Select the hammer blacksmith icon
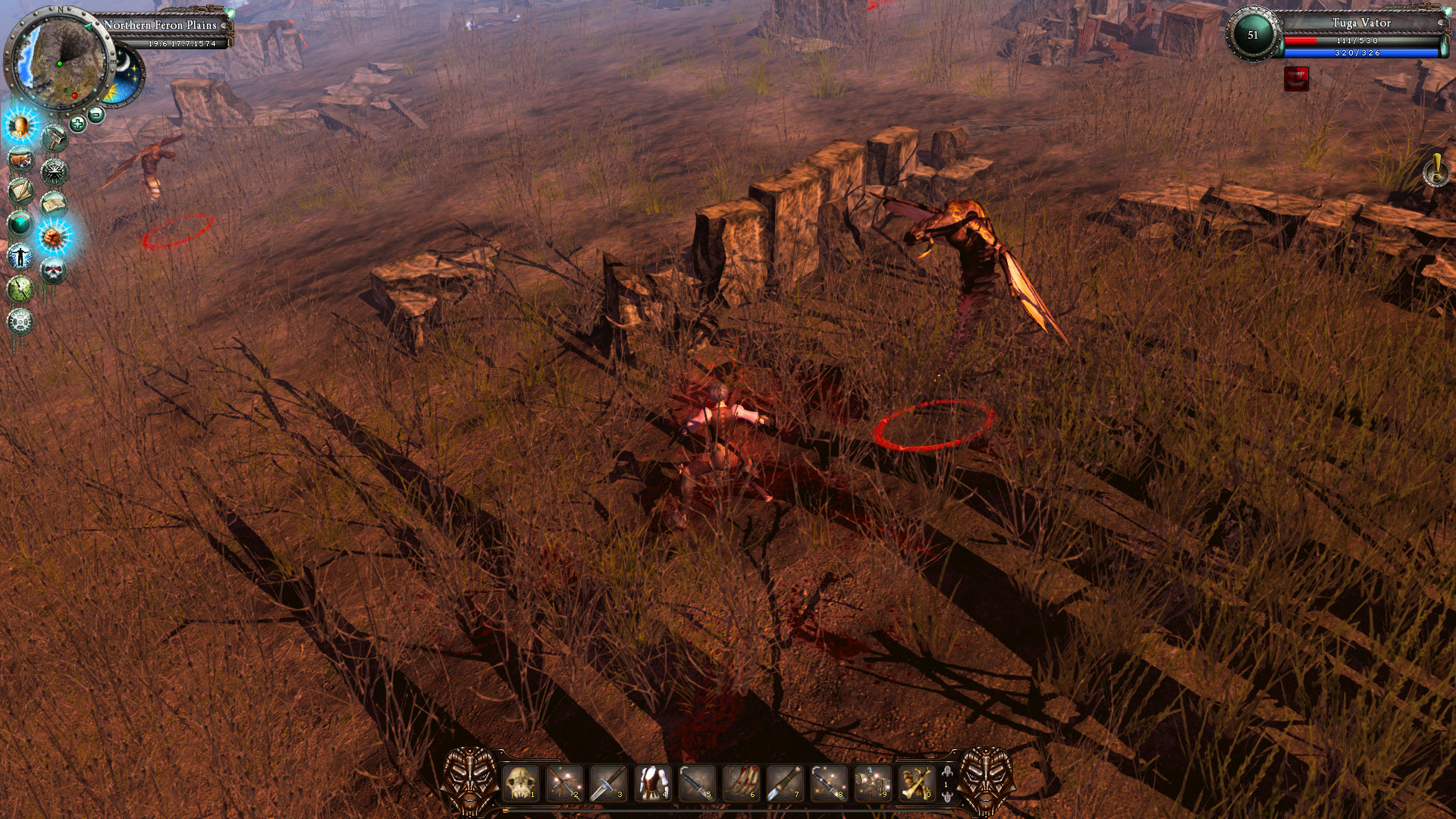The height and width of the screenshot is (819, 1456). 54,138
